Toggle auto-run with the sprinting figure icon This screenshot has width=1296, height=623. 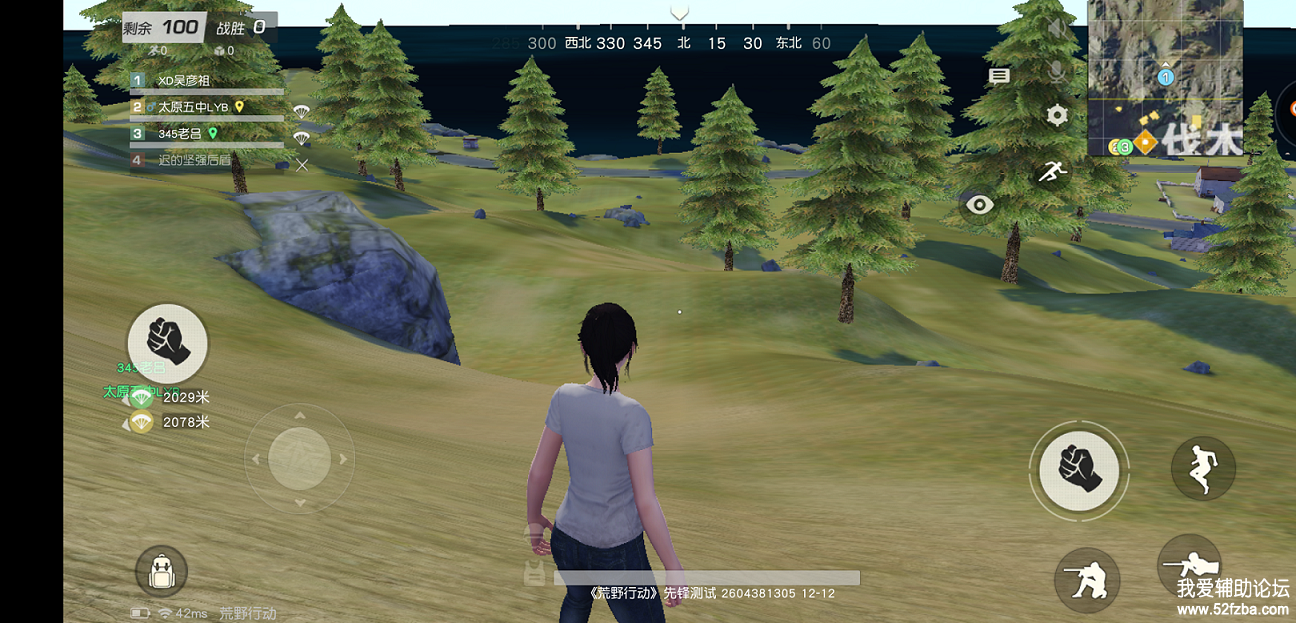1051,172
